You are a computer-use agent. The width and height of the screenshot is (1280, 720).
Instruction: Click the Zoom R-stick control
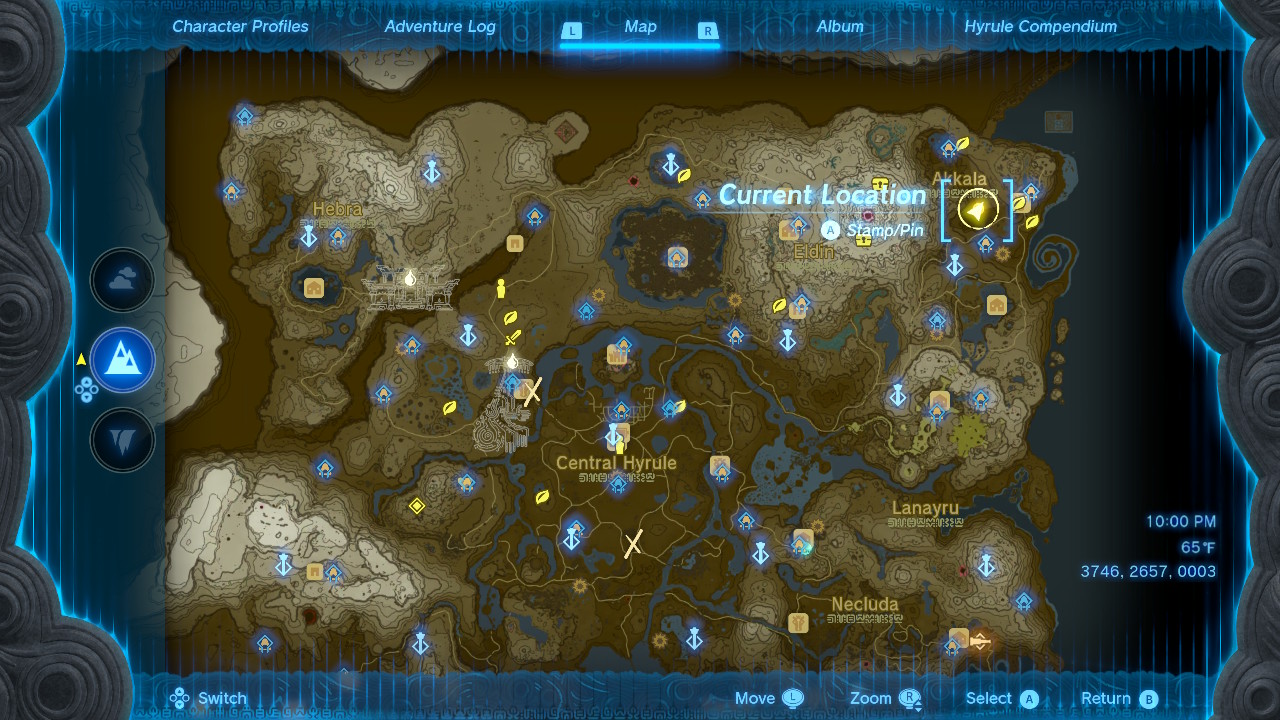point(905,698)
